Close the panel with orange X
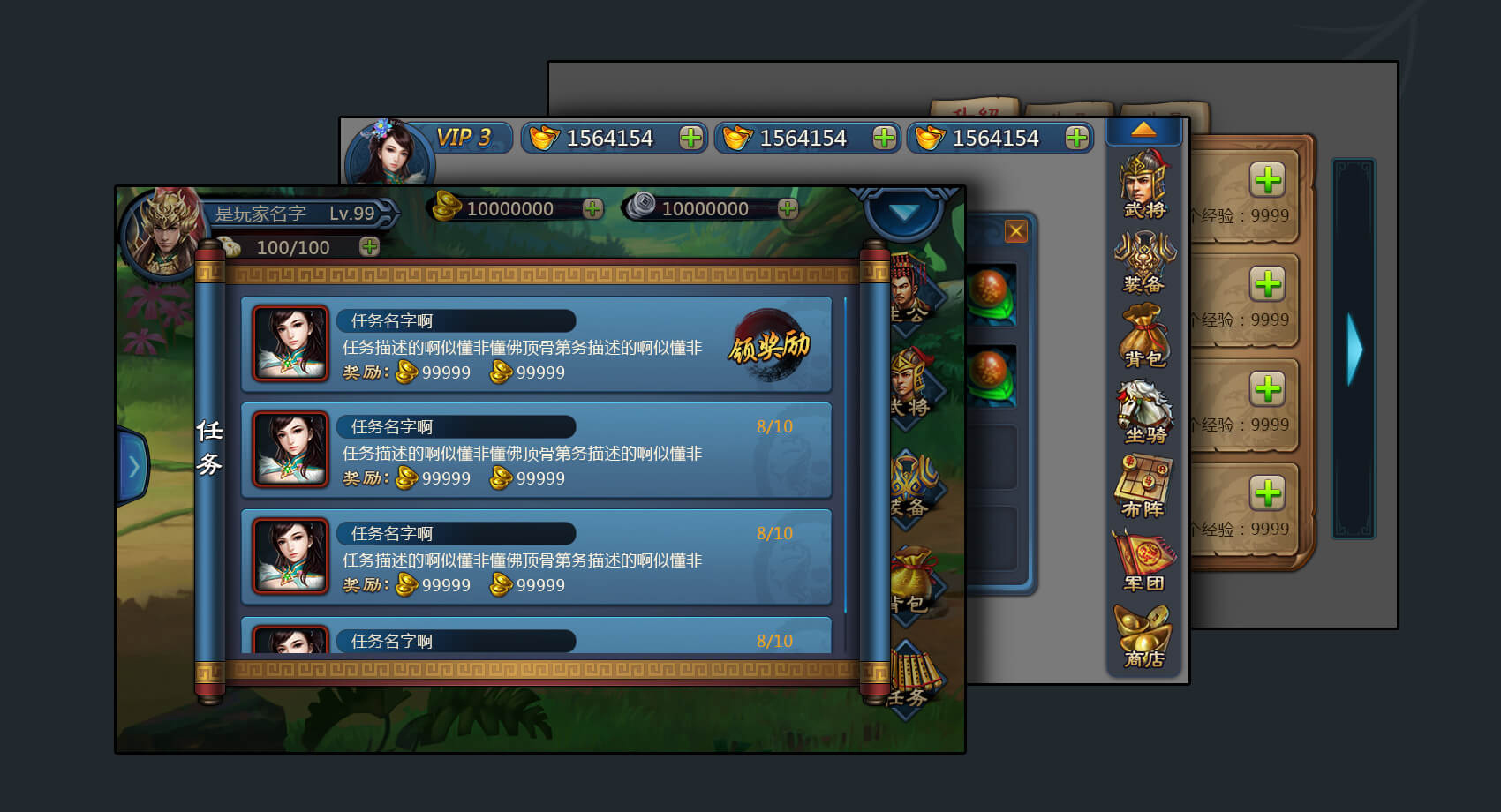The height and width of the screenshot is (812, 1501). pyautogui.click(x=1016, y=231)
